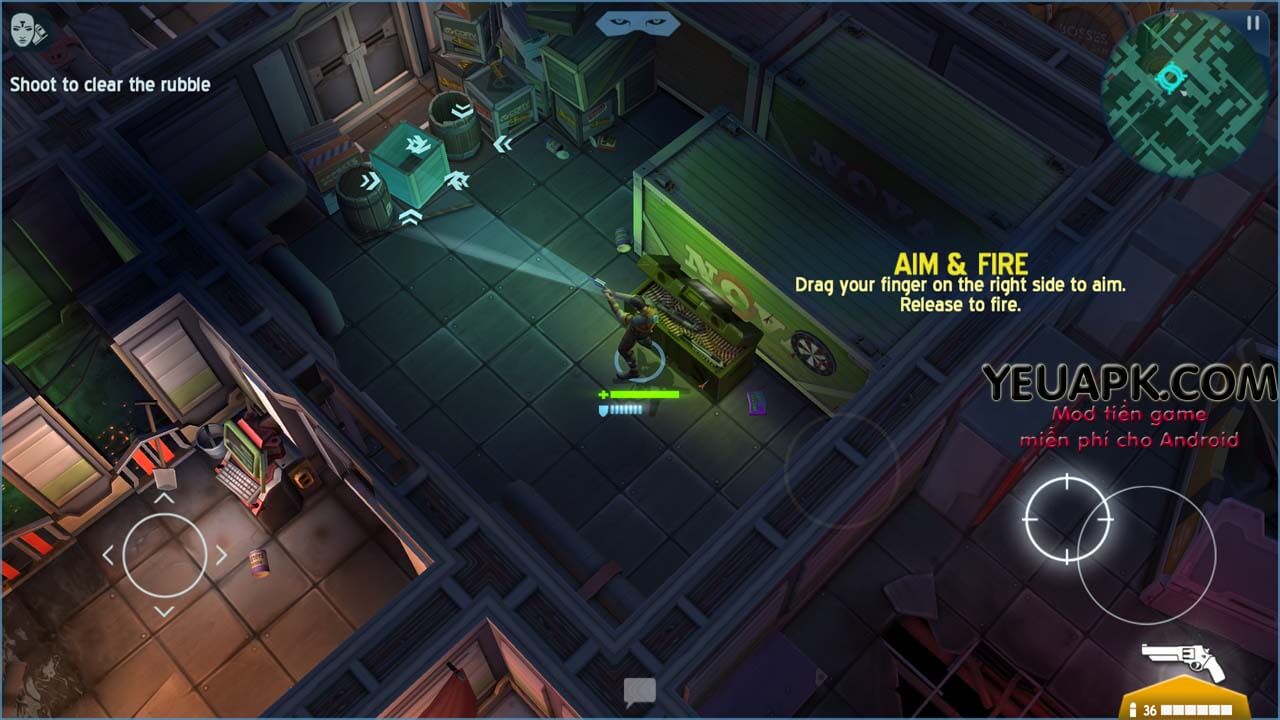Tap the red 'Mod tiền game' text link
The height and width of the screenshot is (720, 1280).
click(1128, 416)
